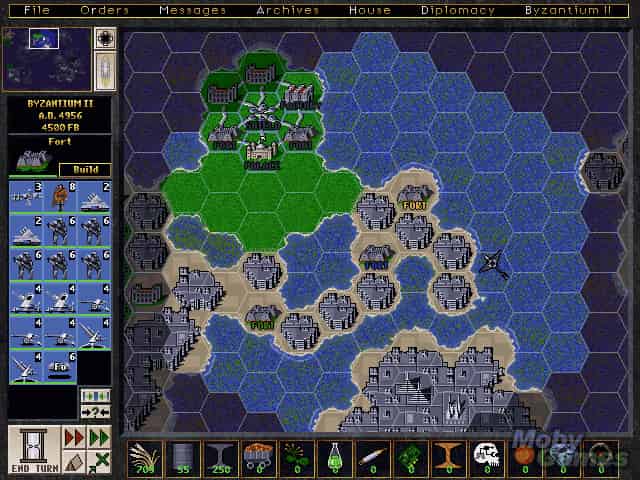This screenshot has width=640, height=480.
Task: Open the House menu
Action: pyautogui.click(x=370, y=10)
